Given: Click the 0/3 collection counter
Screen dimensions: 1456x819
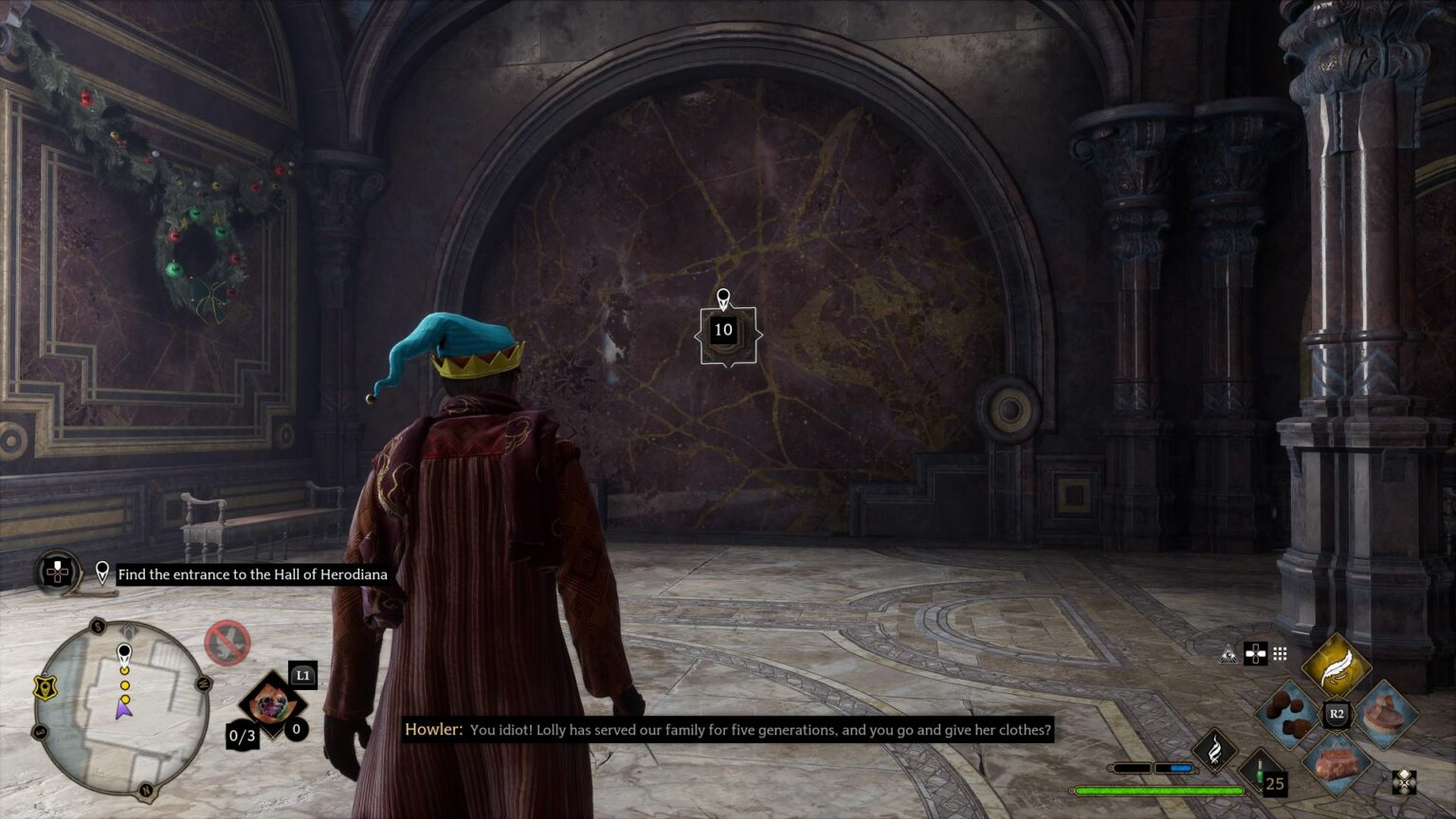Looking at the screenshot, I should (x=243, y=736).
